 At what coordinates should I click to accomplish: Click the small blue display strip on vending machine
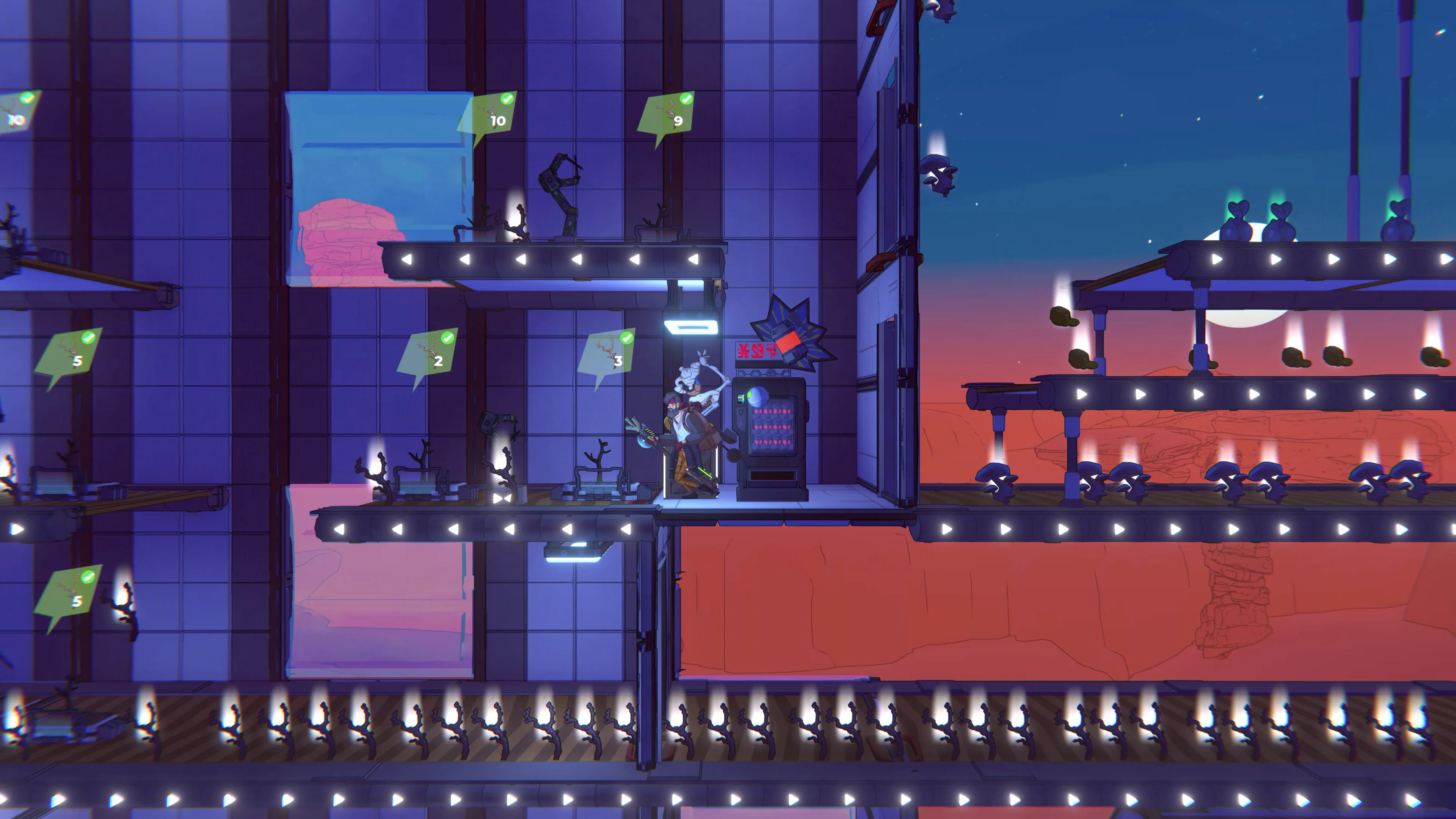741,398
